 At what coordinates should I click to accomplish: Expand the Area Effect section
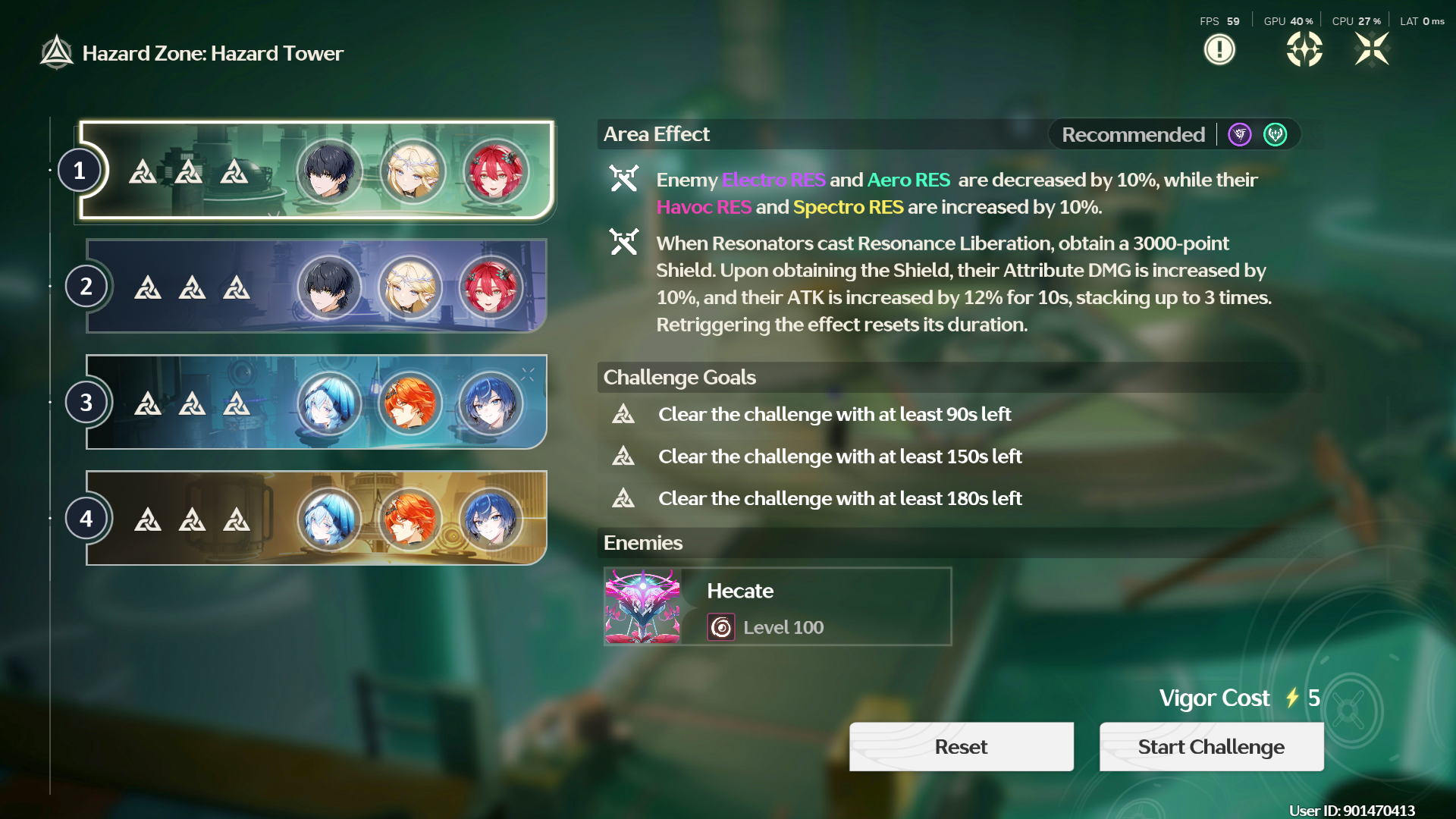(656, 133)
